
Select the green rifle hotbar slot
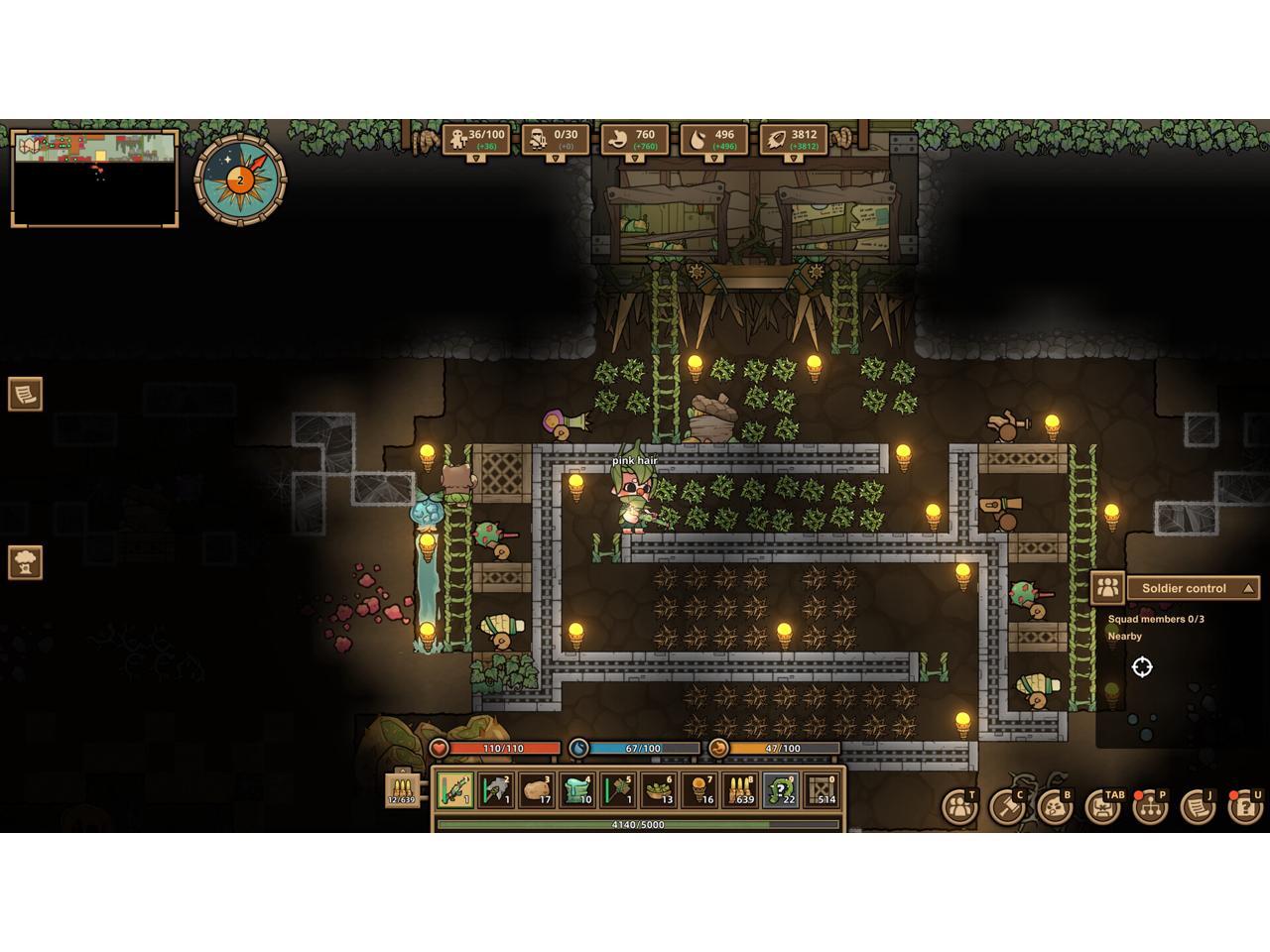tap(455, 790)
